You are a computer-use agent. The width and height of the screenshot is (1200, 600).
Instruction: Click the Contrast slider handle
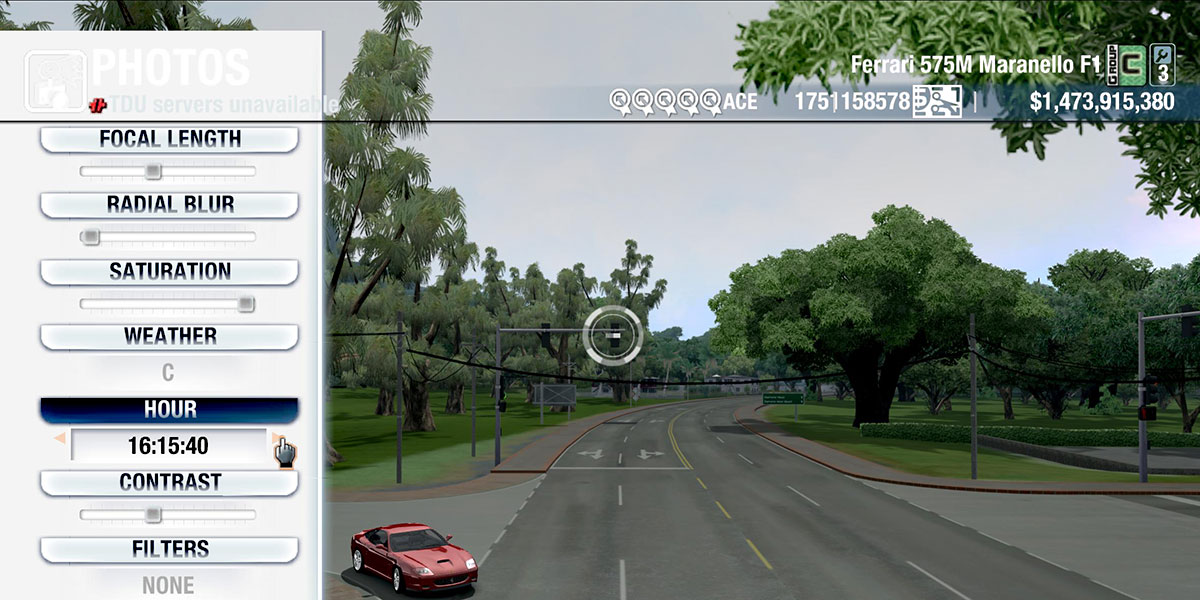[x=153, y=515]
